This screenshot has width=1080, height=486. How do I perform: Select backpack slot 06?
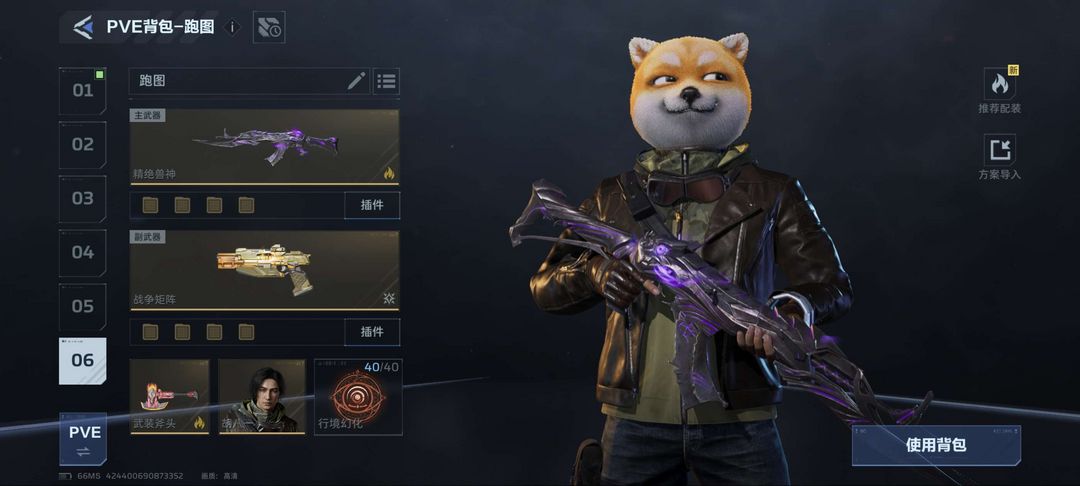82,361
